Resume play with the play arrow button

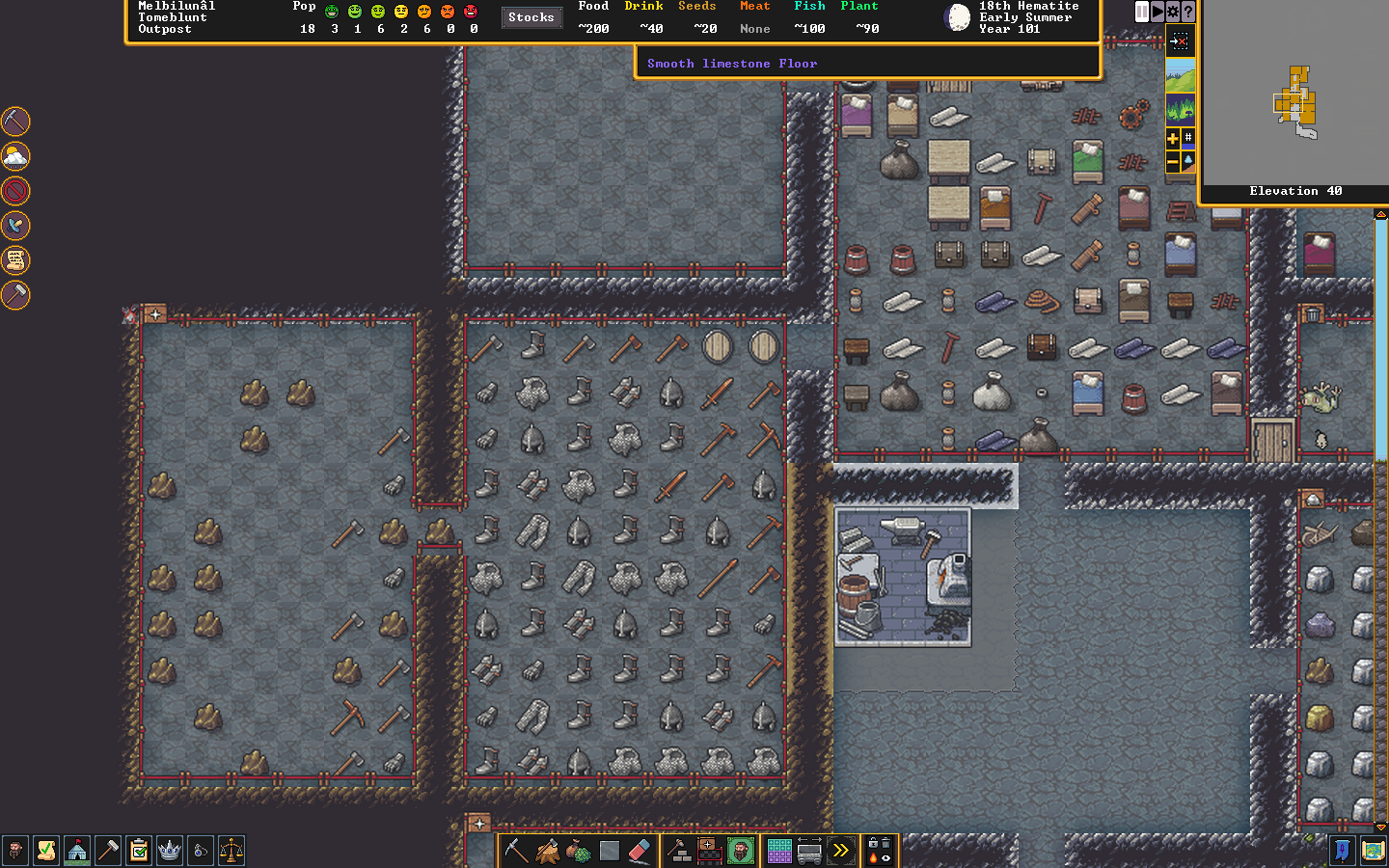(x=1157, y=12)
